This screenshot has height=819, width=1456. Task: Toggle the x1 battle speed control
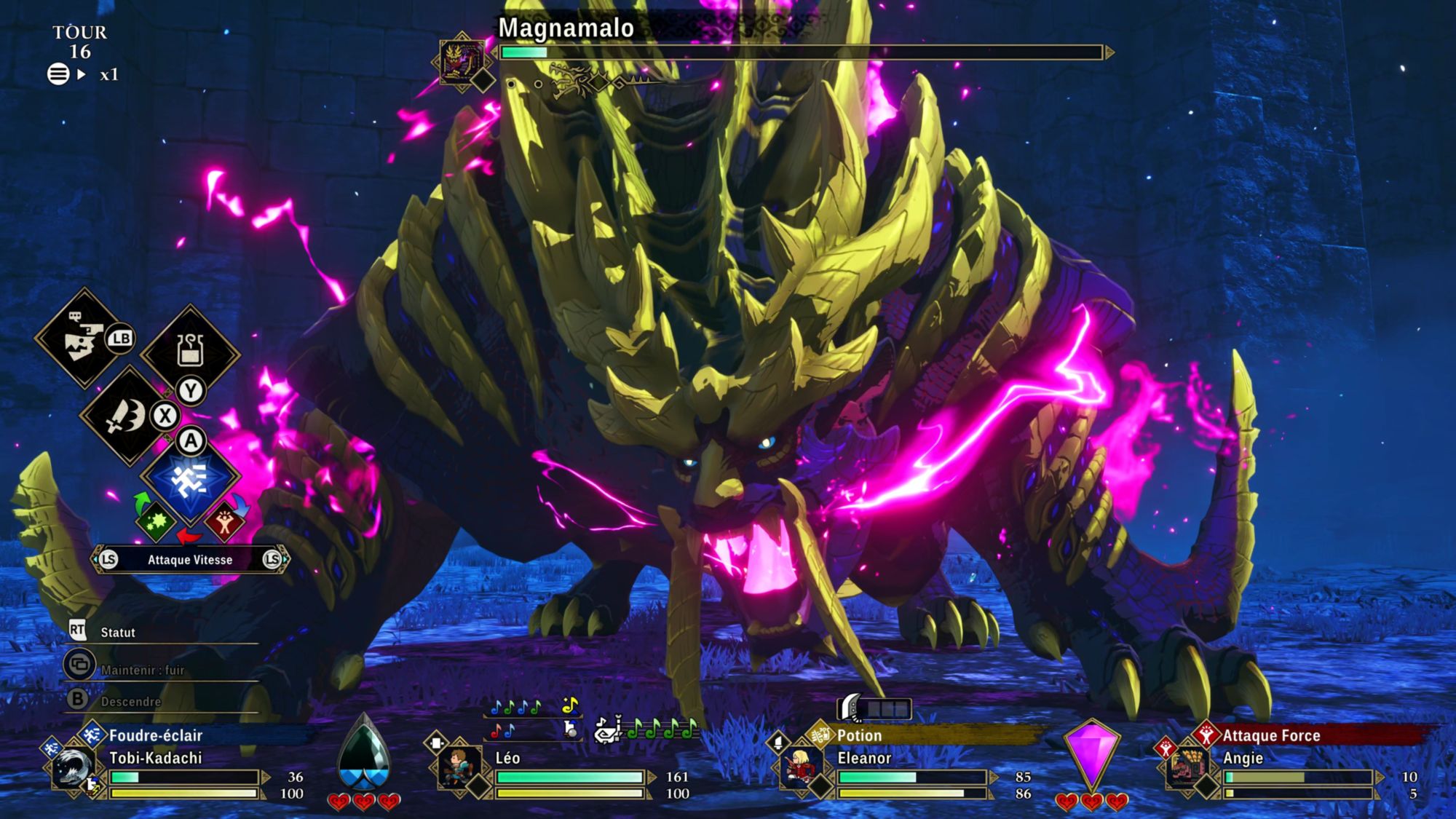108,74
